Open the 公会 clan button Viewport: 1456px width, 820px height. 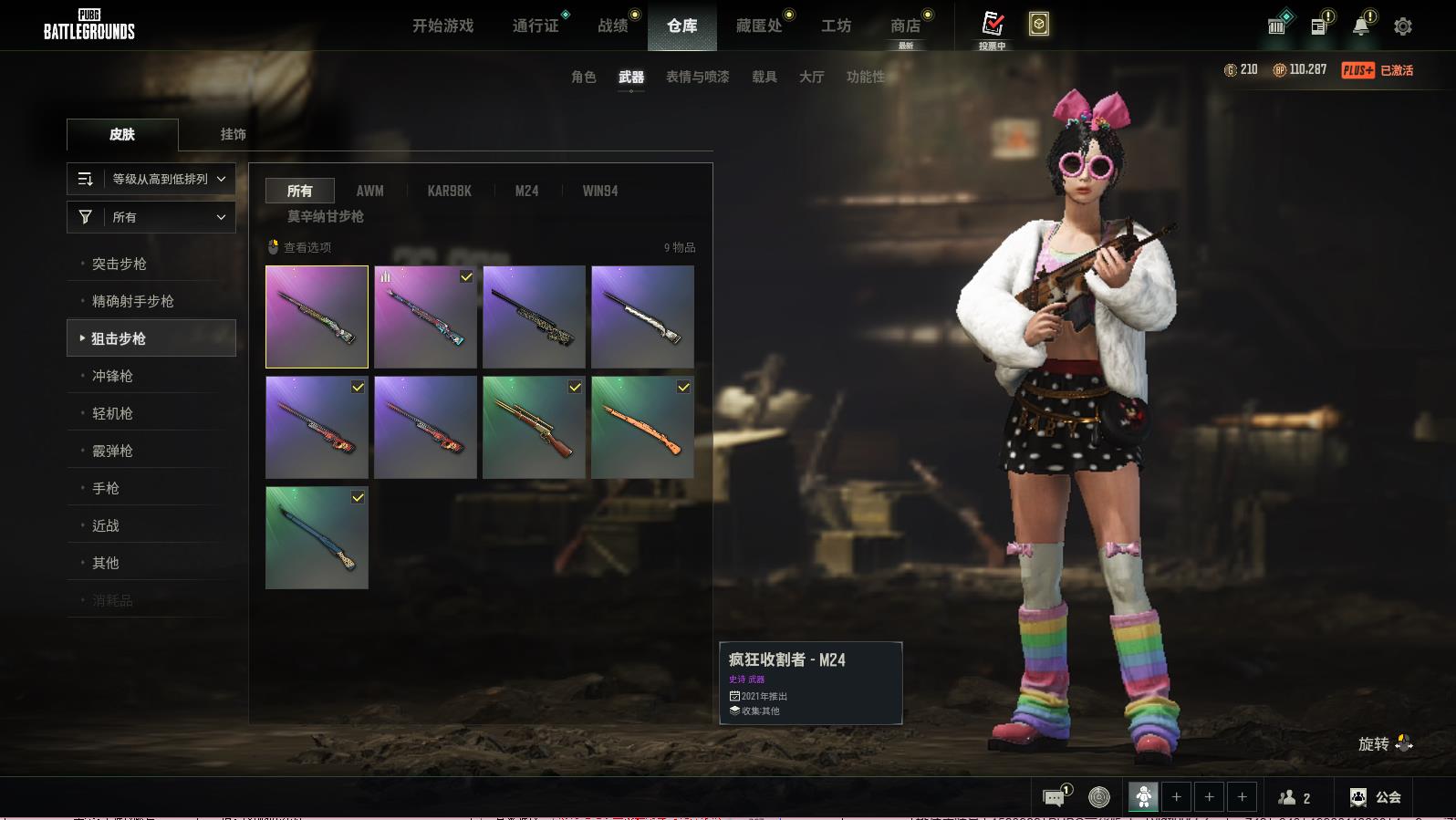(1377, 797)
